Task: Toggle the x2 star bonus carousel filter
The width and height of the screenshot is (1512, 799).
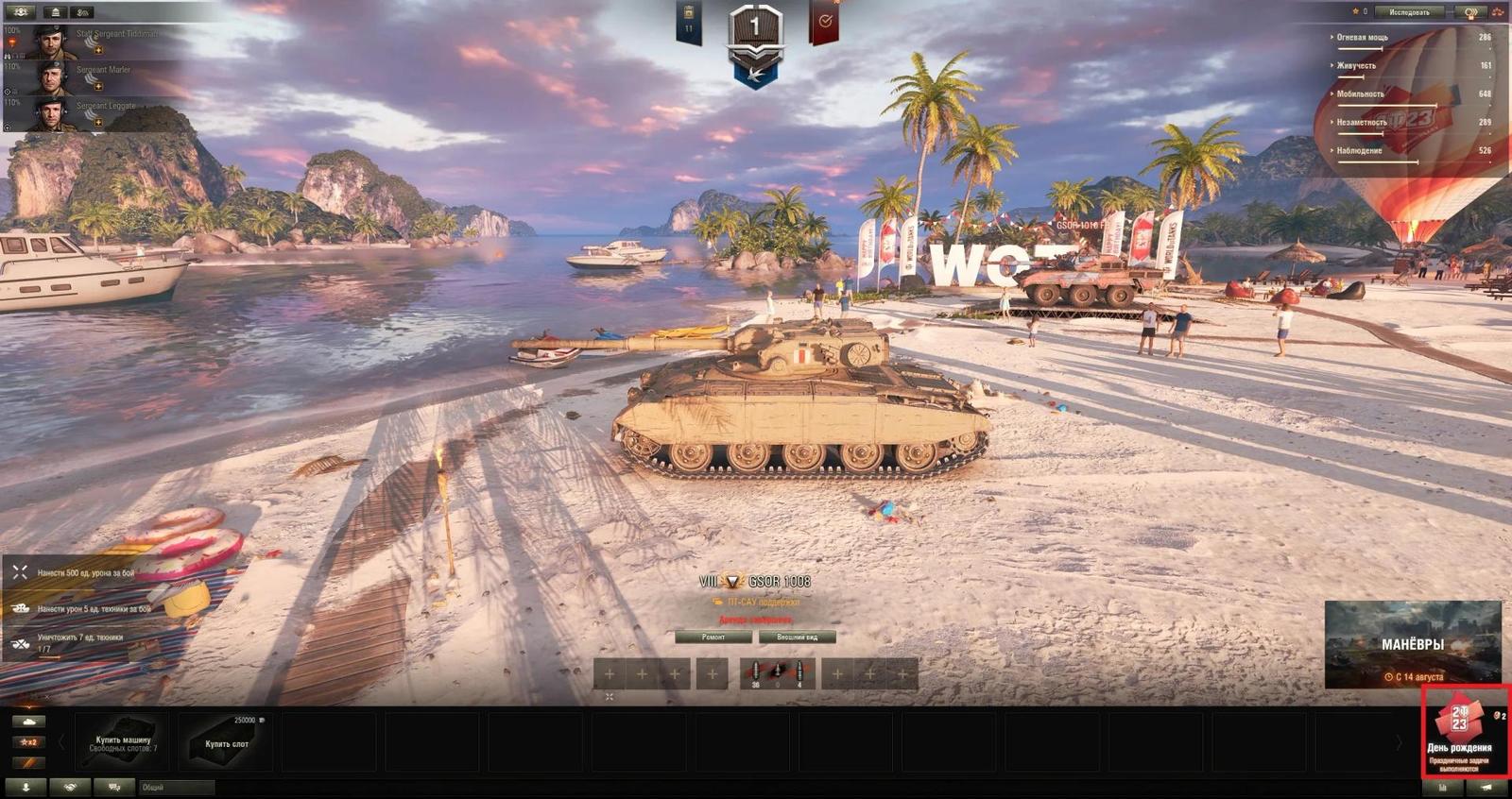Action: click(28, 742)
